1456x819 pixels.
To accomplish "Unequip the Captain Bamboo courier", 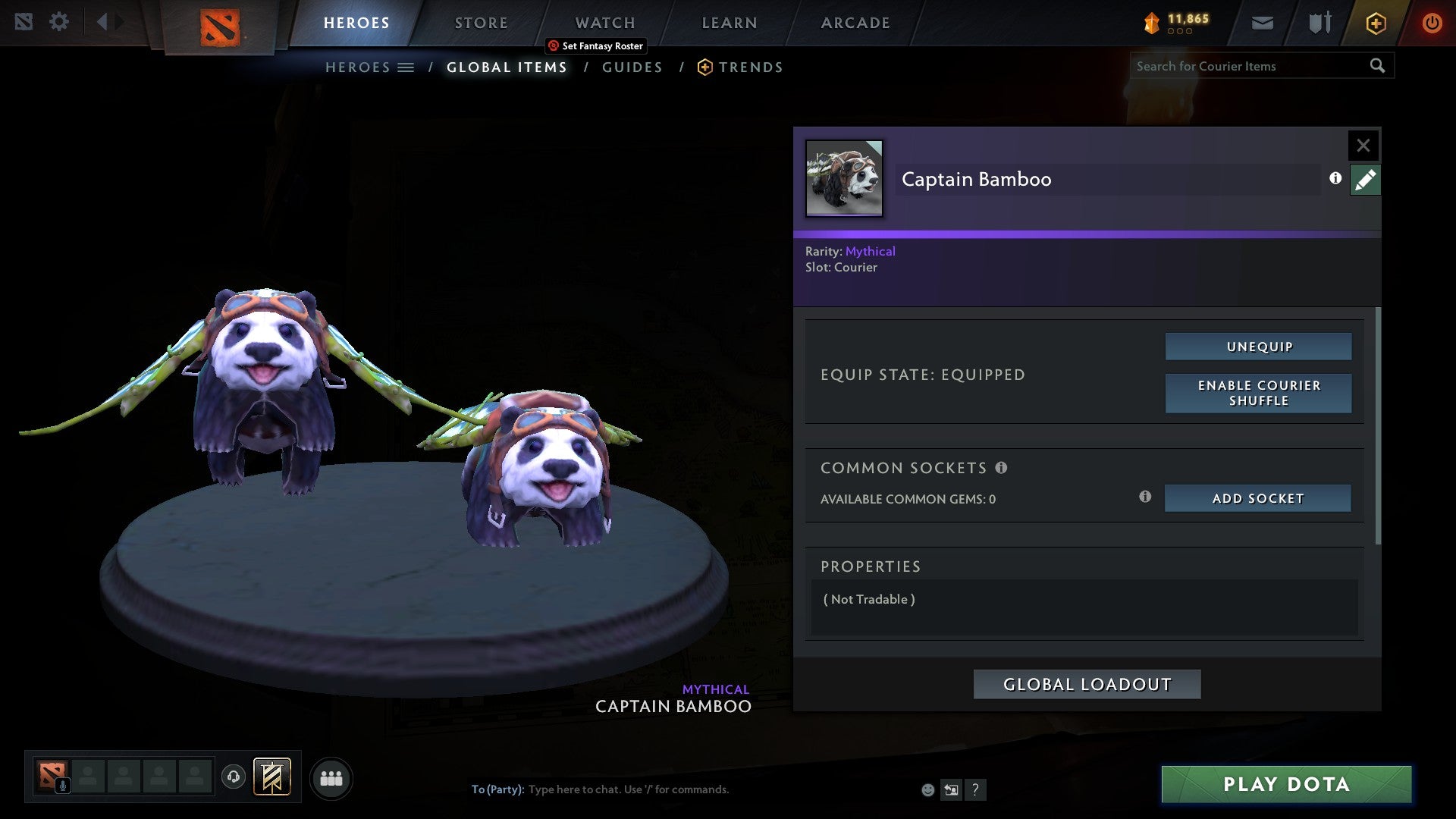I will [x=1258, y=346].
